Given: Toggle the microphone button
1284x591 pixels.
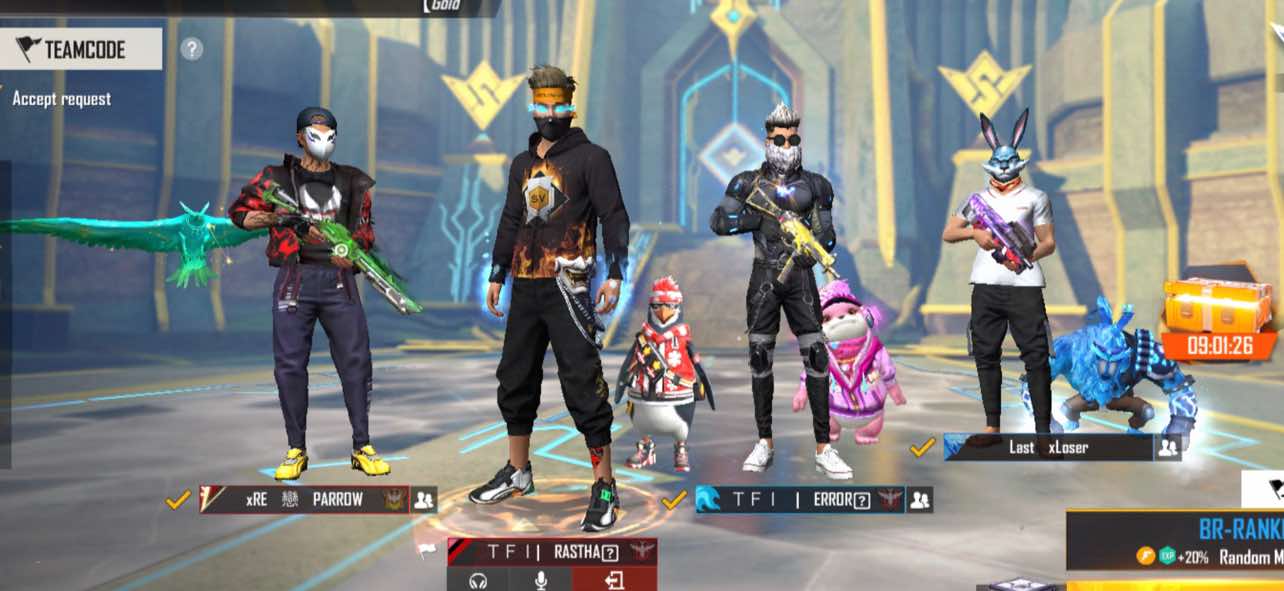Looking at the screenshot, I should click(541, 580).
